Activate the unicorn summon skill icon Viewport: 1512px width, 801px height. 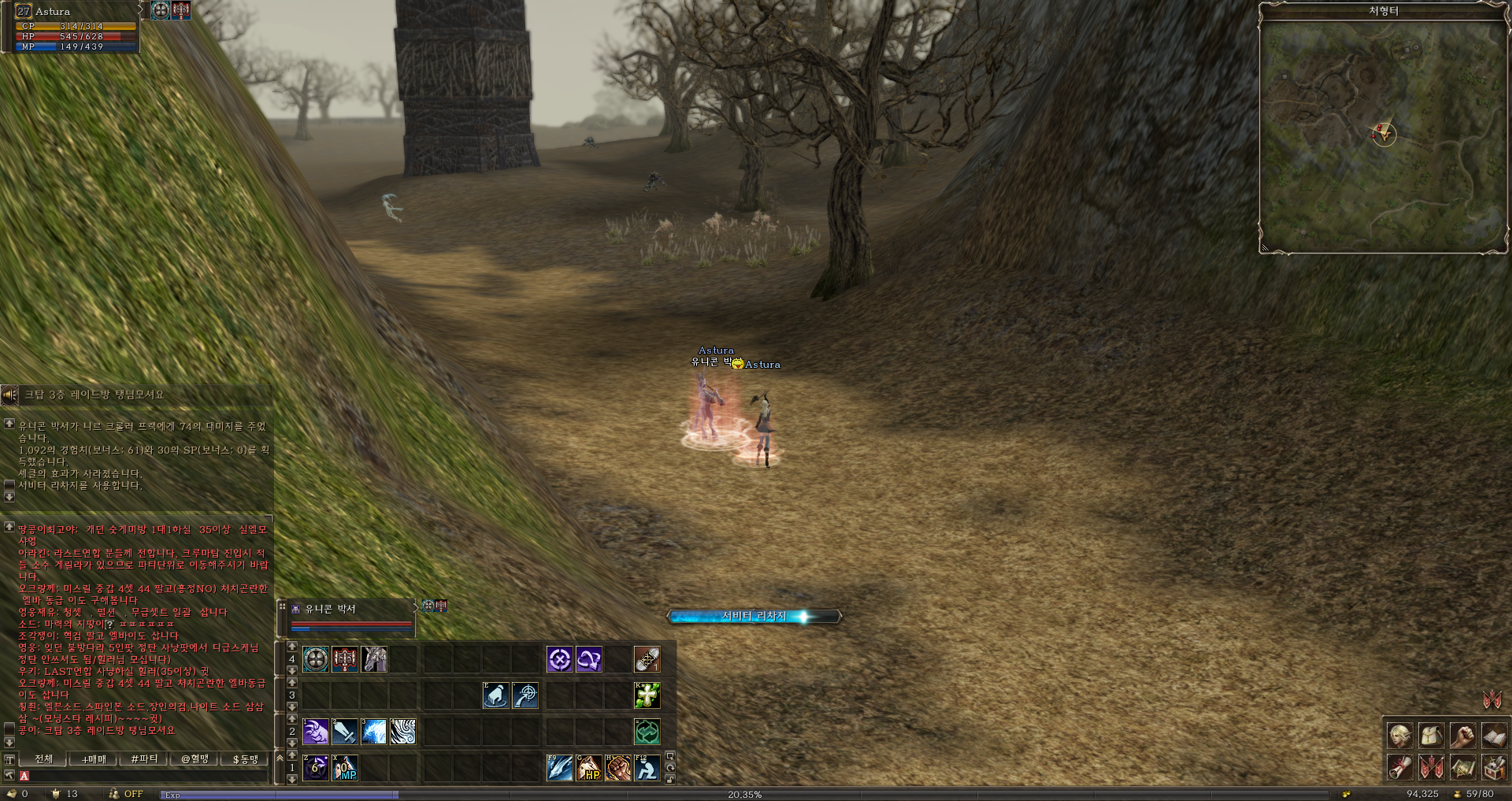pyautogui.click(x=375, y=659)
